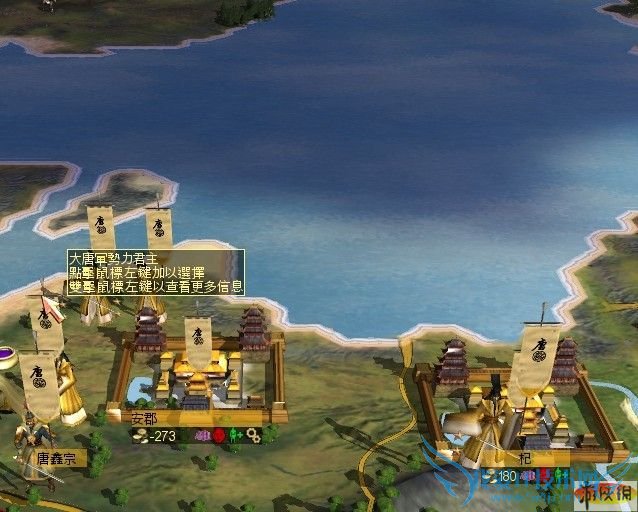The height and width of the screenshot is (512, 638).
Task: Select the 杞 settlement name label
Action: click(552, 459)
